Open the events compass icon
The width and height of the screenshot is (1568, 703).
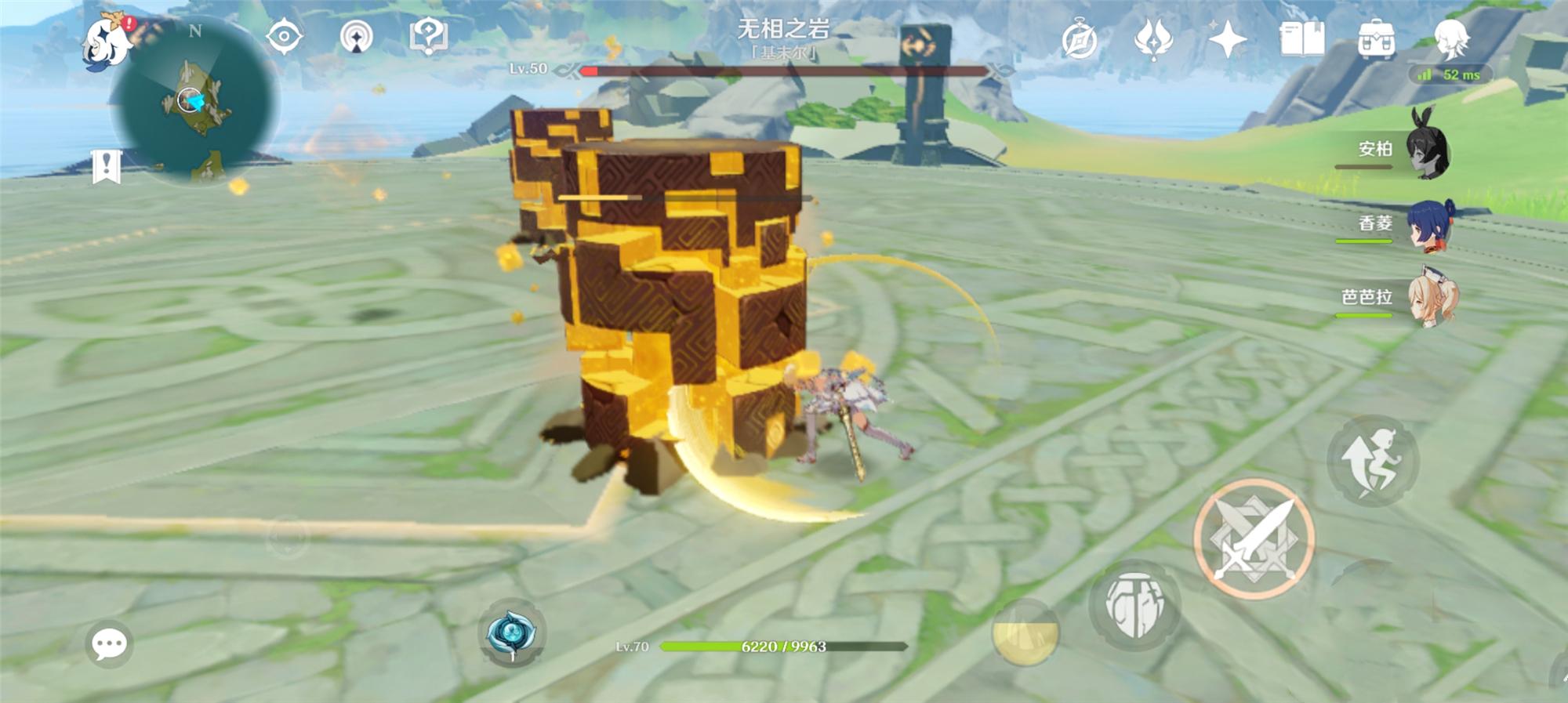(1080, 40)
